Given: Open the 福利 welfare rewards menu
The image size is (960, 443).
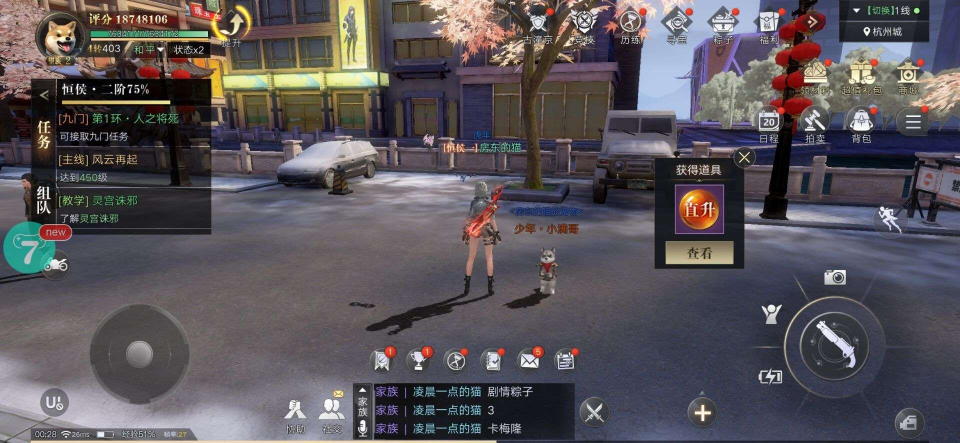Looking at the screenshot, I should pyautogui.click(x=767, y=24).
